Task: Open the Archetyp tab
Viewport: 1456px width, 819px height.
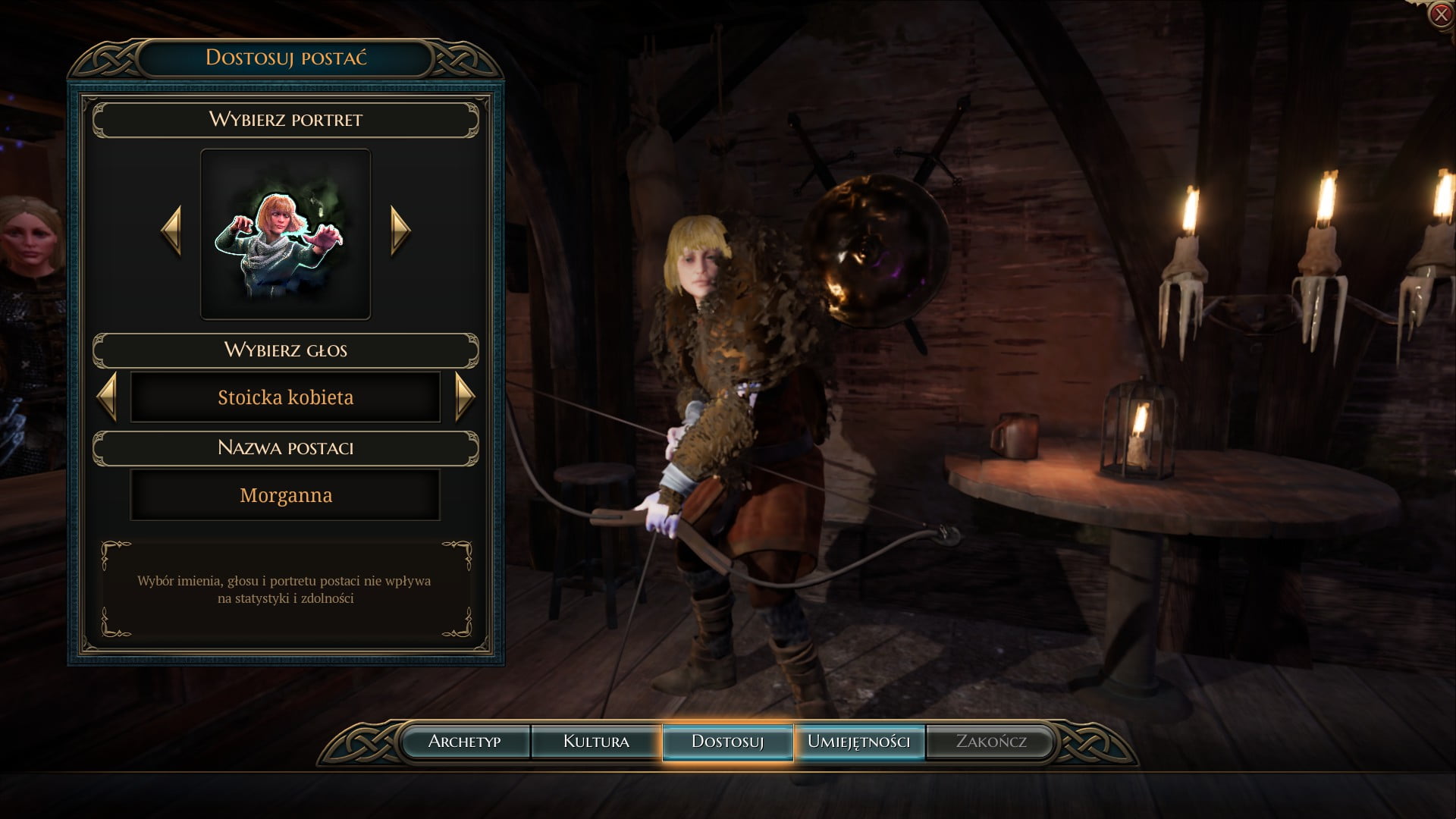Action: [x=464, y=742]
